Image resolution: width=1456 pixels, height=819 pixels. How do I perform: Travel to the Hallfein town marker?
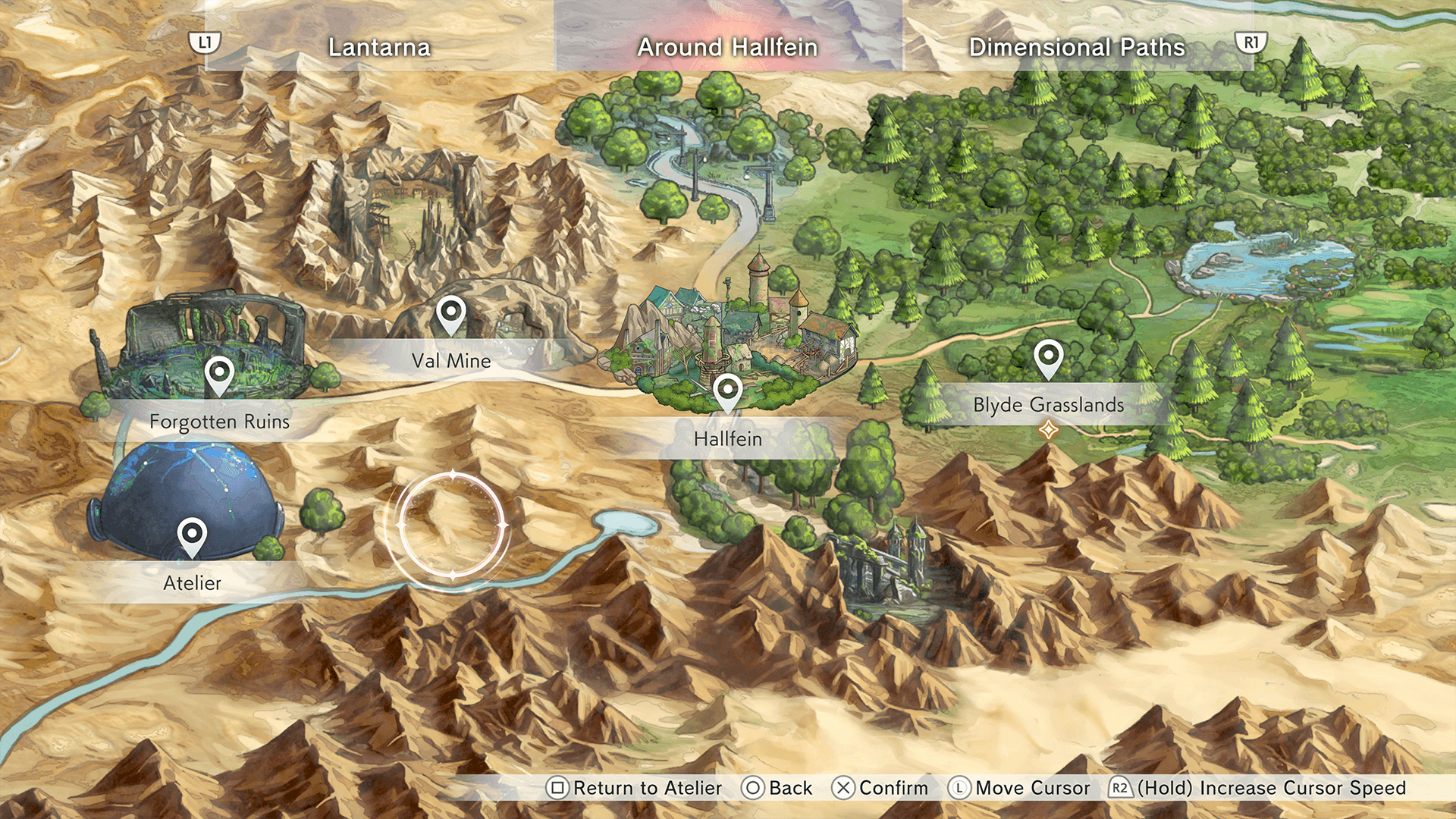click(727, 392)
